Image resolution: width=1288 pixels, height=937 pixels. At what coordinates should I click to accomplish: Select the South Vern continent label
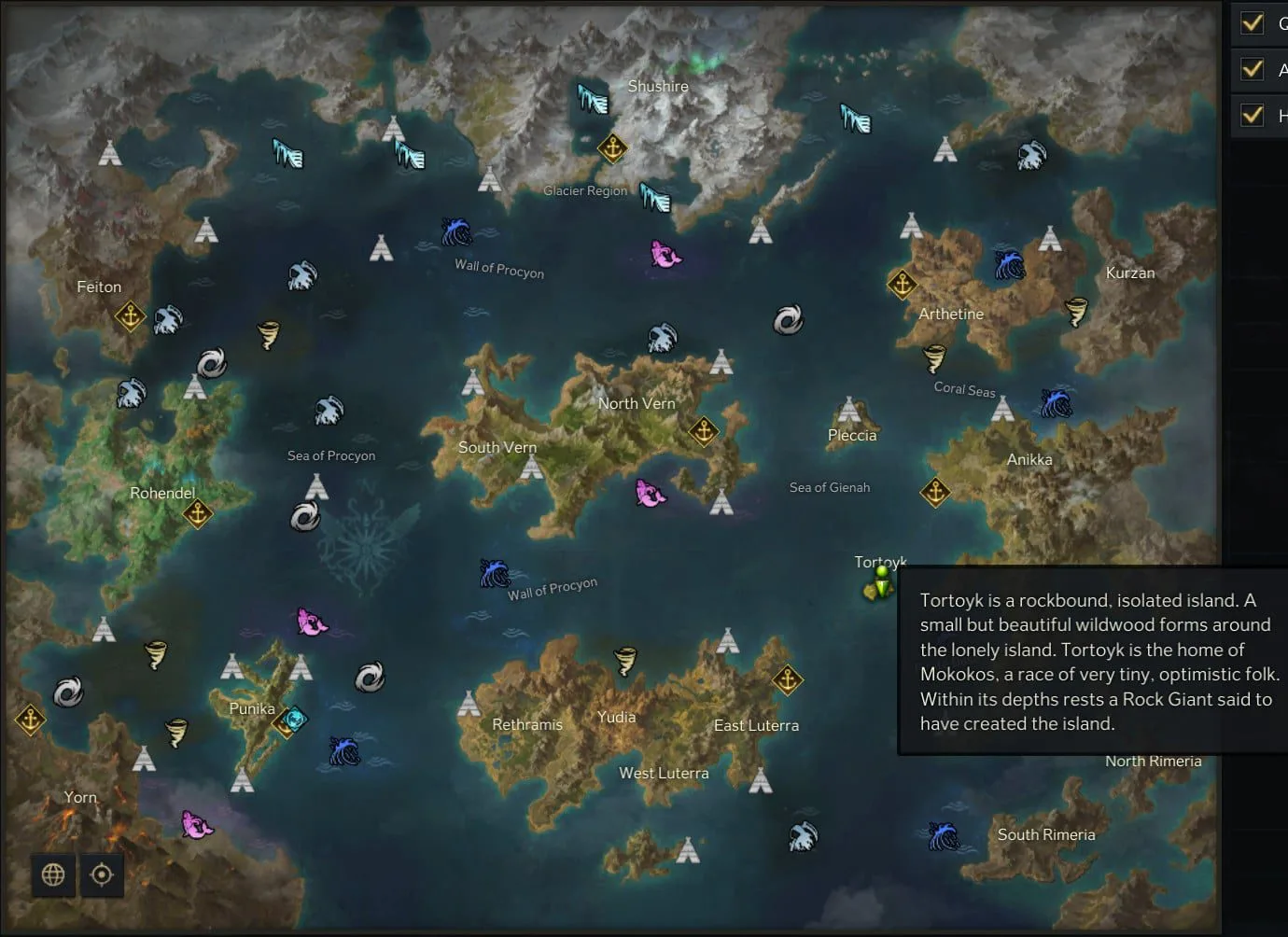point(497,447)
